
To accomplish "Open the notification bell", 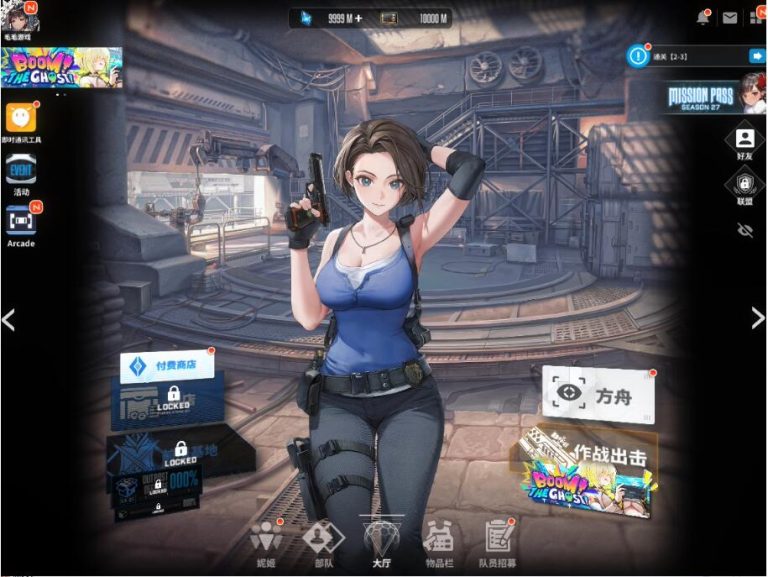I will (703, 18).
